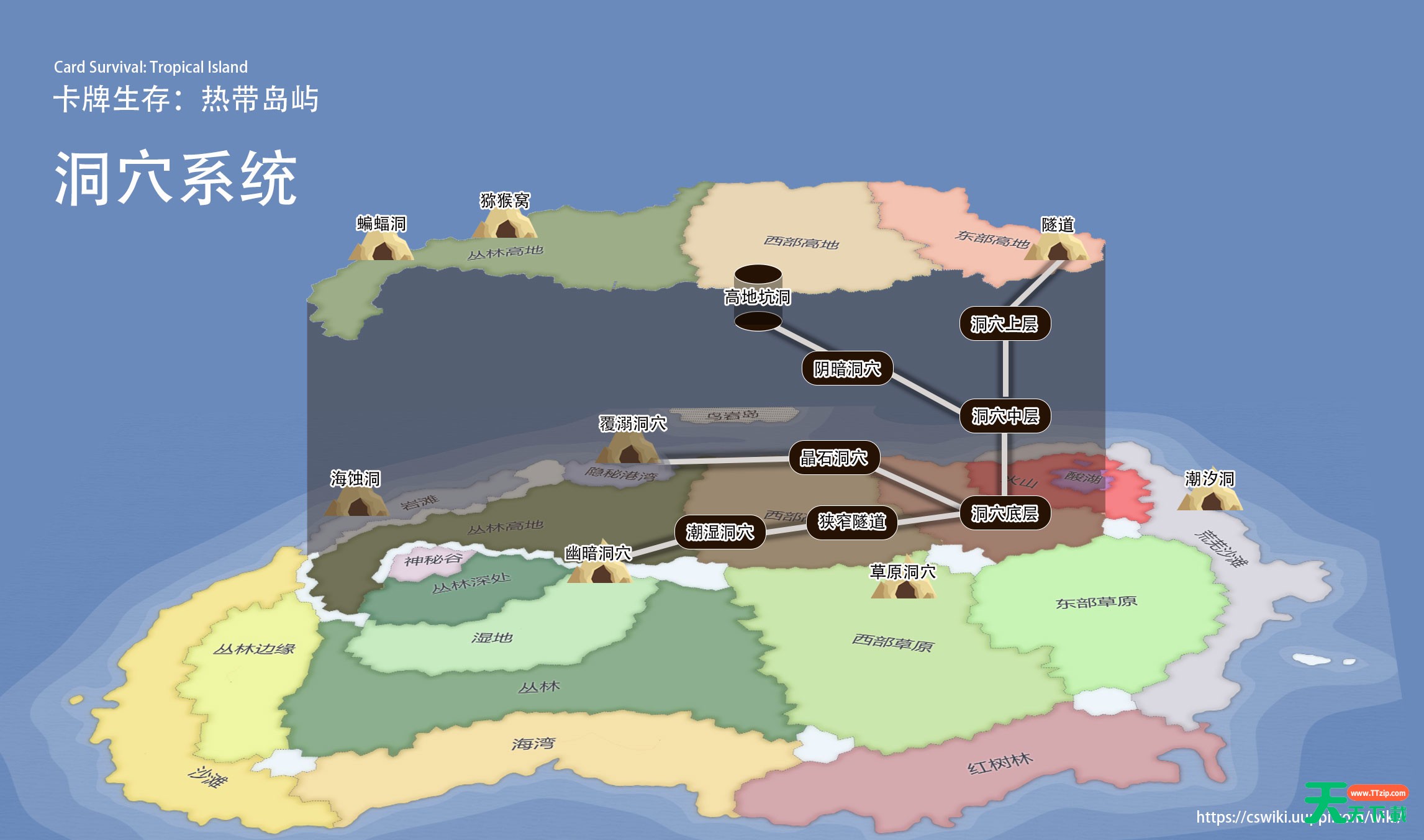
Task: Select the 洞穴中层 map node
Action: pyautogui.click(x=1005, y=415)
